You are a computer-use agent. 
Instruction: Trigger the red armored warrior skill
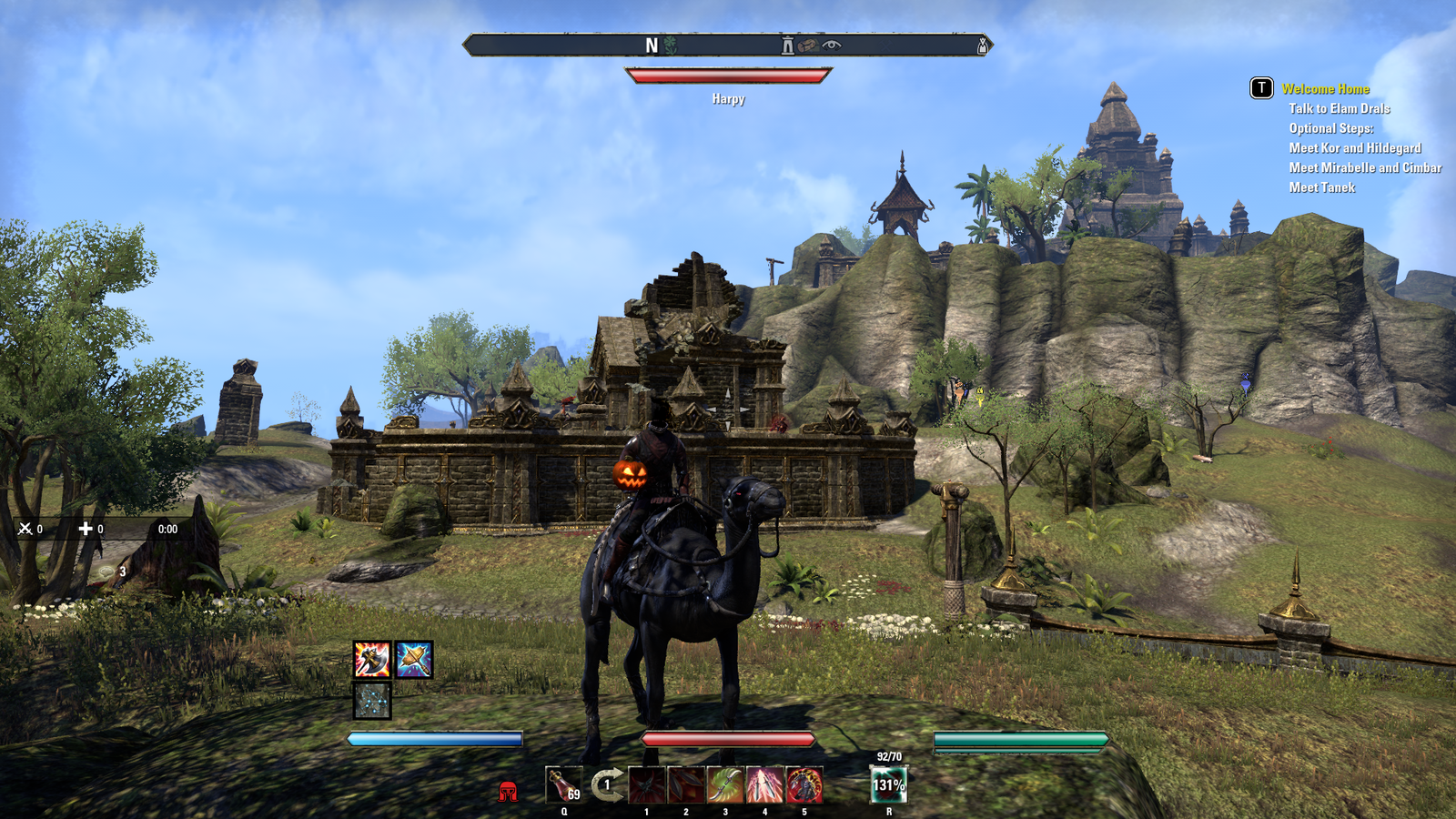(804, 784)
